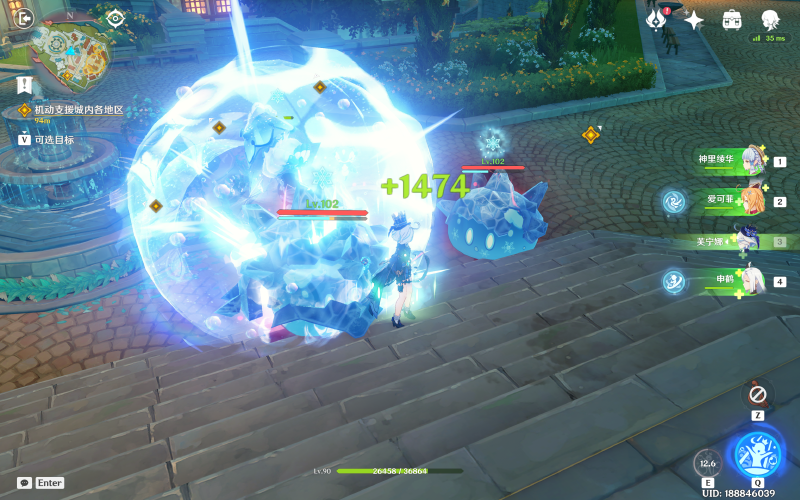Trigger 申鹤's elemental burst icon
Image resolution: width=800 pixels, height=500 pixels.
(x=672, y=281)
